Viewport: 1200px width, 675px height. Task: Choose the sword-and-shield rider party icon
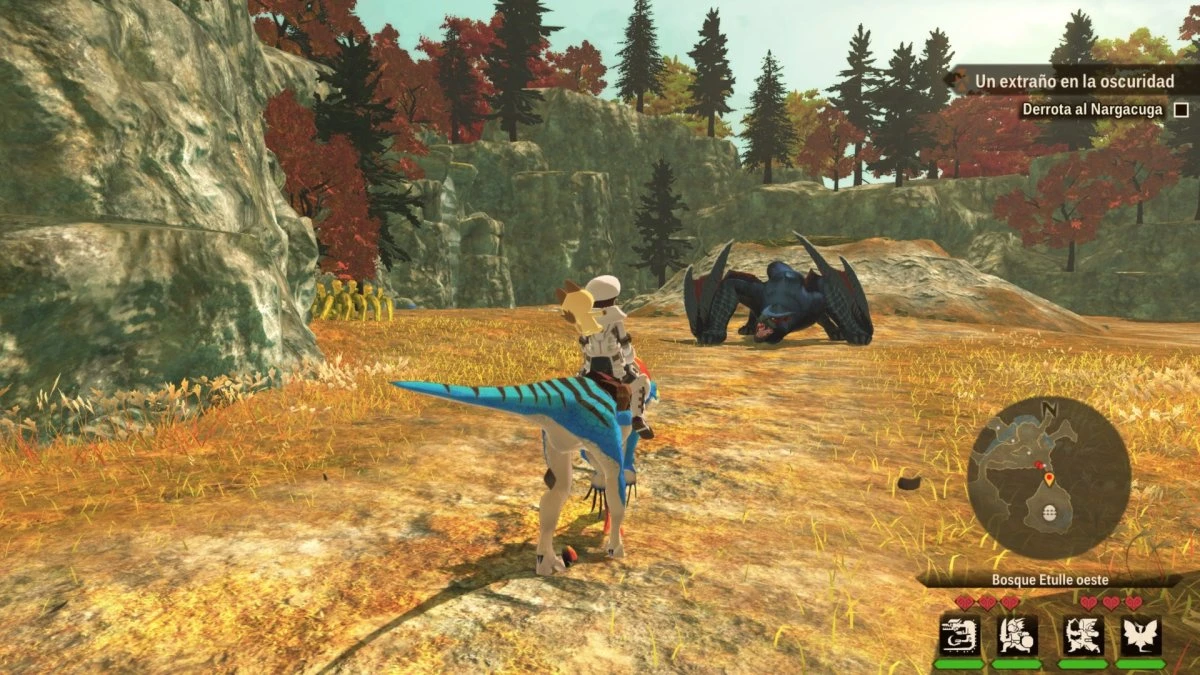tap(1018, 635)
